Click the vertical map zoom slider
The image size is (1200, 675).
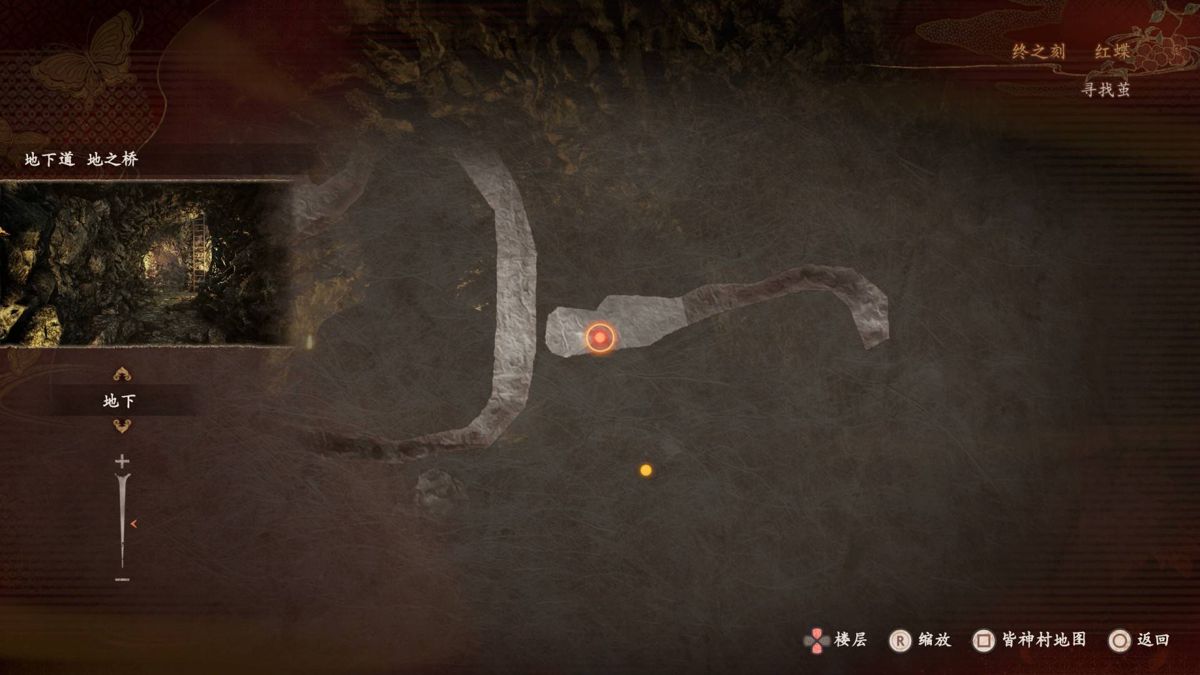pyautogui.click(x=123, y=520)
